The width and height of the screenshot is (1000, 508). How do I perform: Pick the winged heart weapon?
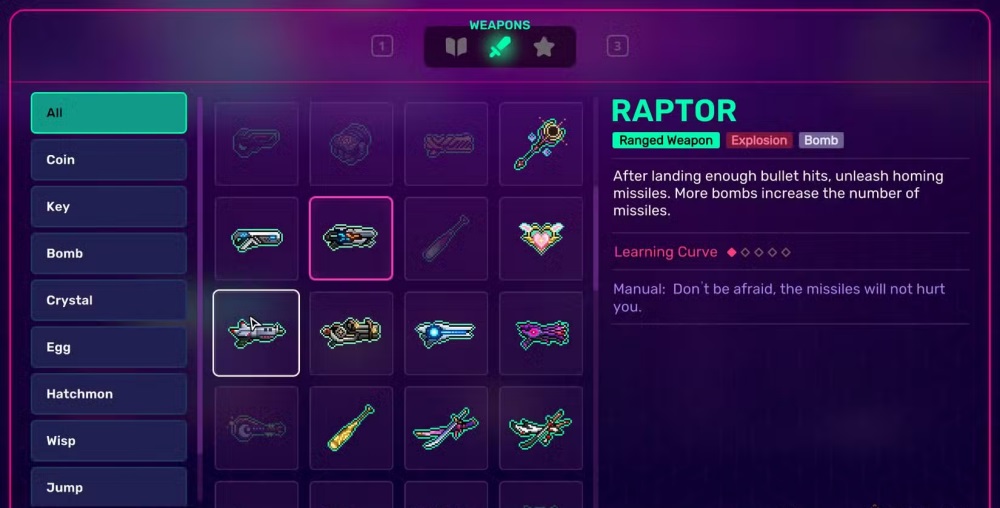point(540,238)
